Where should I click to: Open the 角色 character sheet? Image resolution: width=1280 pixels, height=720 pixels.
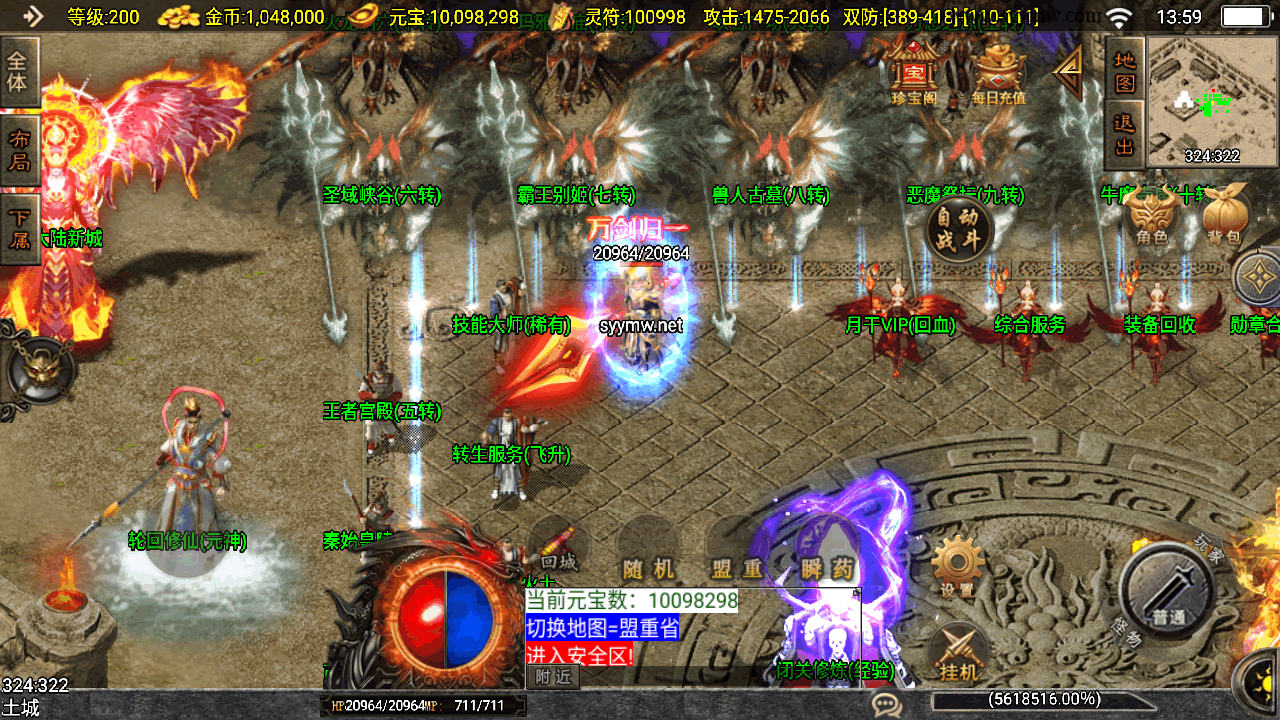tap(1152, 217)
